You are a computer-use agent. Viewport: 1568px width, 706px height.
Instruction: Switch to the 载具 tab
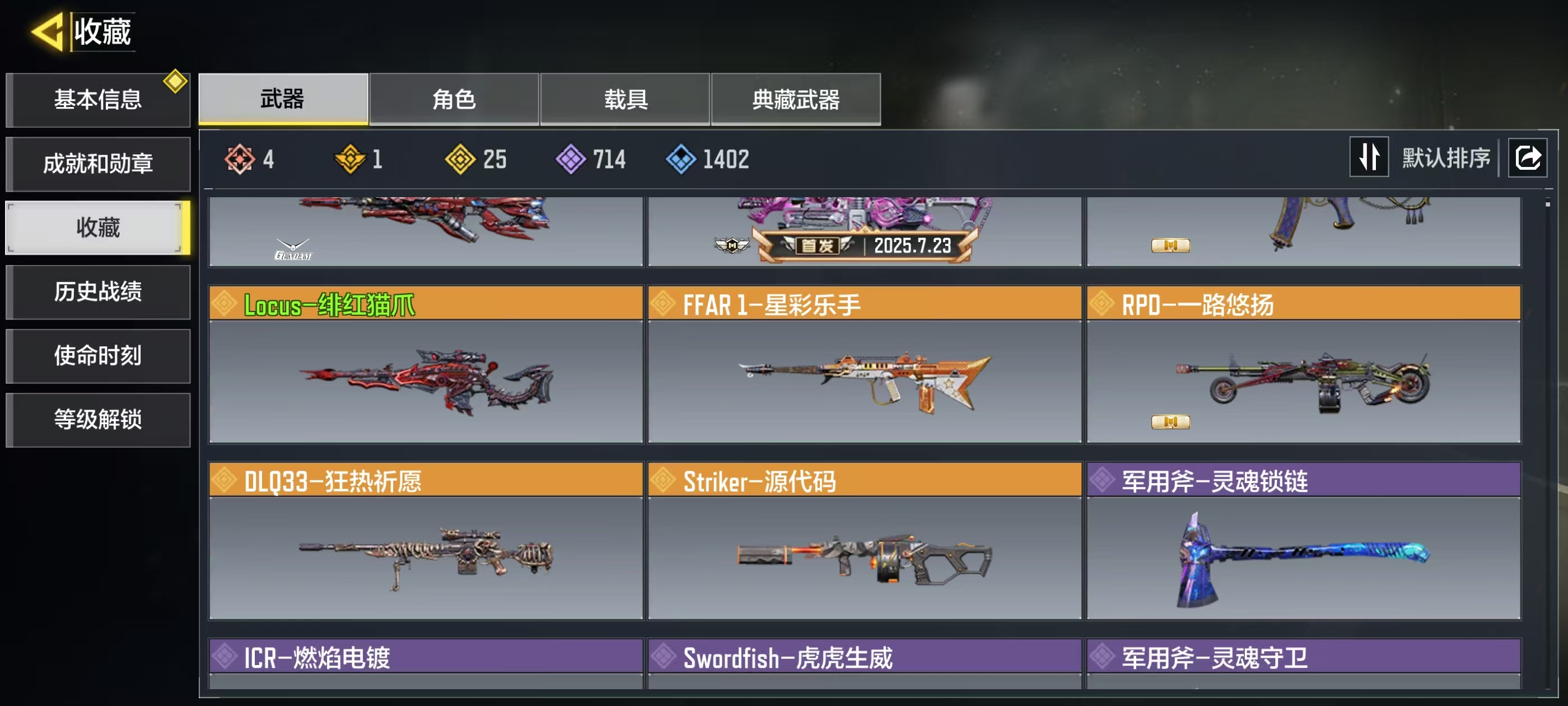tap(625, 99)
